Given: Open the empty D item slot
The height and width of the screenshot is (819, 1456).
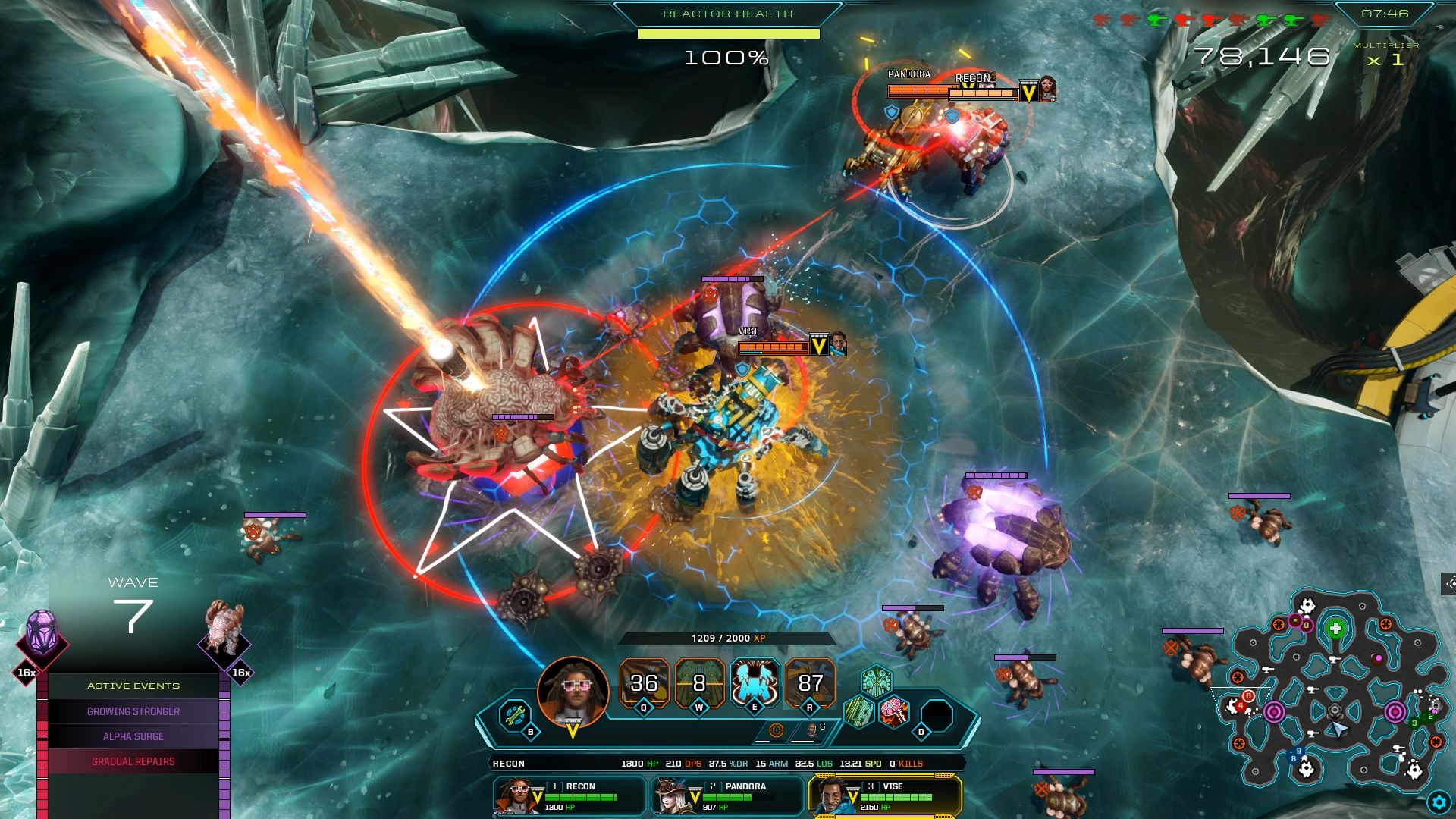Looking at the screenshot, I should coord(937,716).
